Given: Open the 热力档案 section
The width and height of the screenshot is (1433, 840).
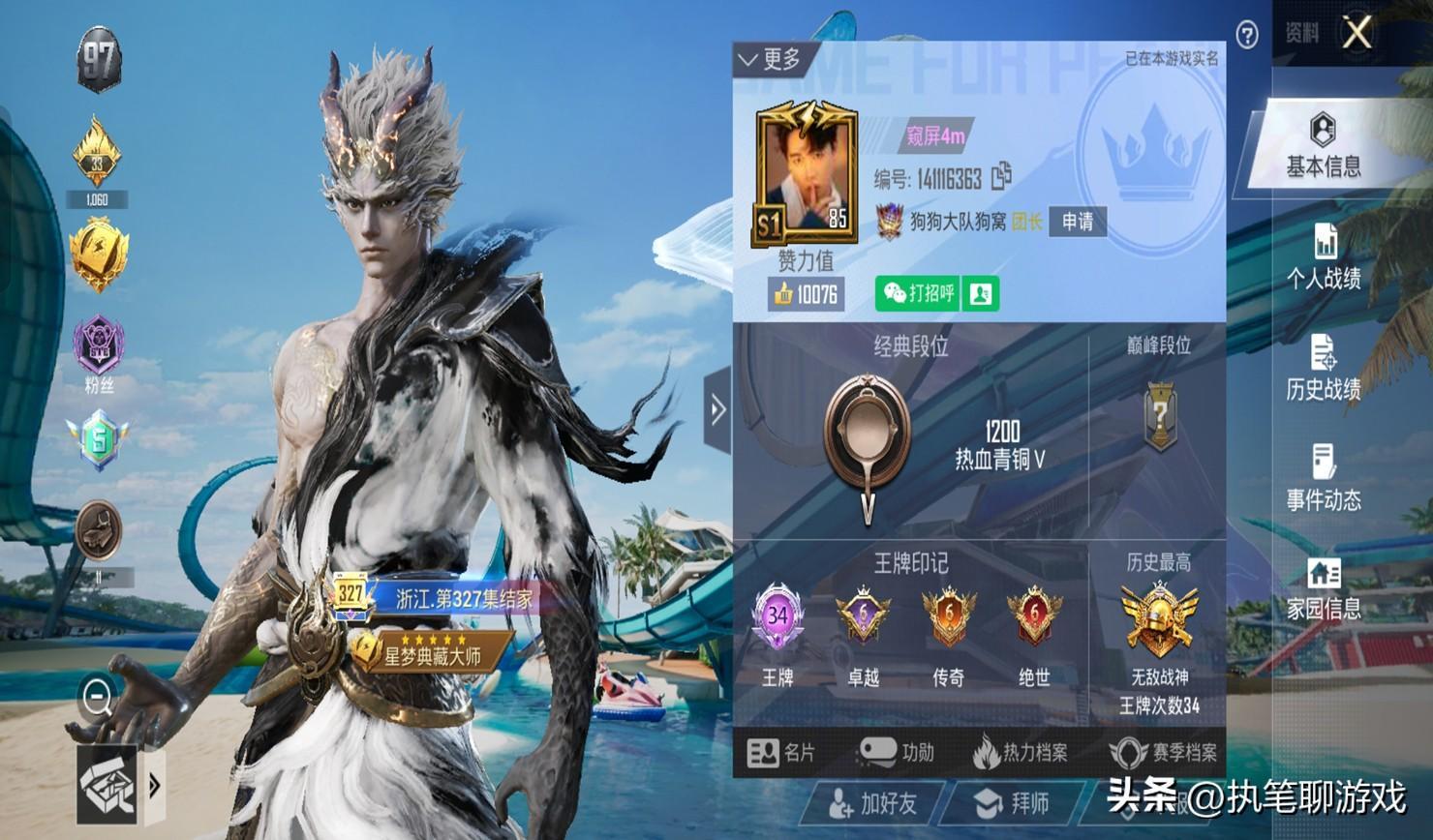Looking at the screenshot, I should click(x=1021, y=753).
